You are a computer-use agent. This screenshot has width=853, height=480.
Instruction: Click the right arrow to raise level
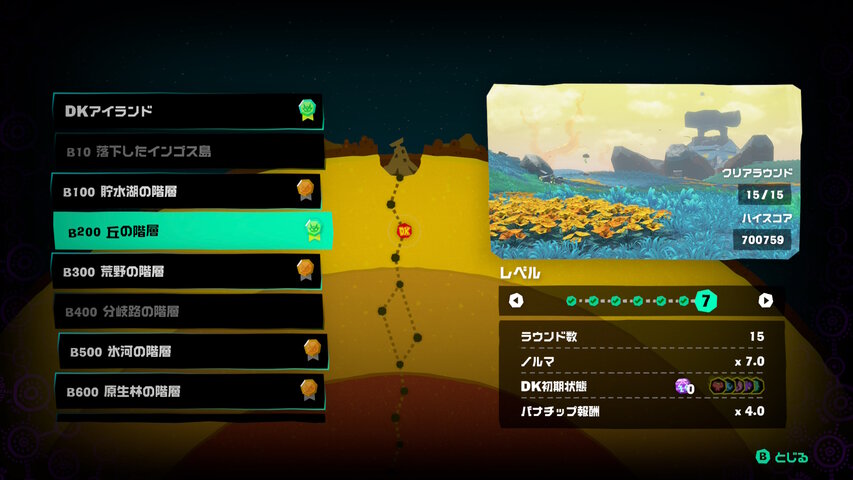coord(765,300)
